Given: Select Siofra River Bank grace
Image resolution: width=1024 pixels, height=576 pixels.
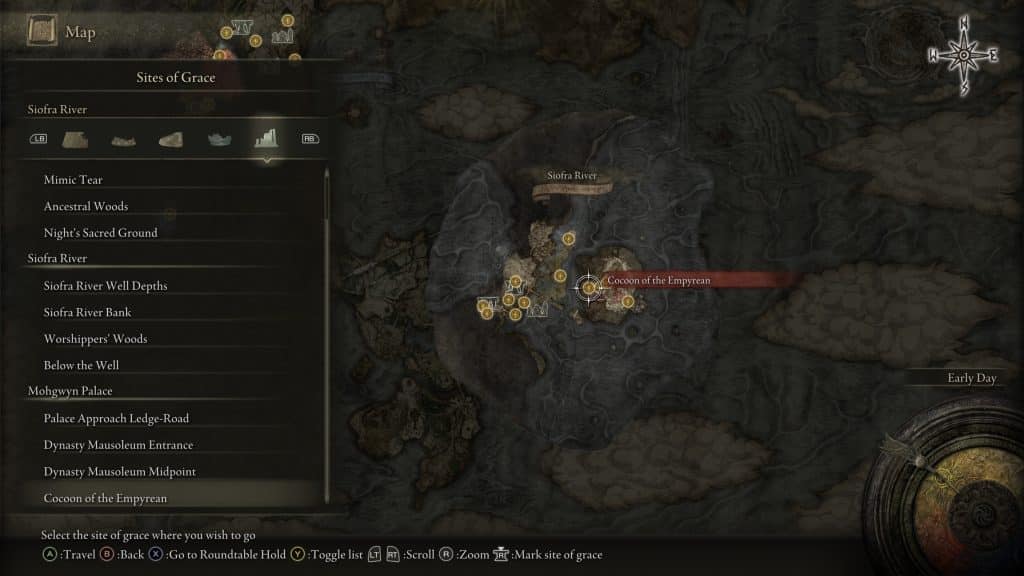Looking at the screenshot, I should [x=88, y=312].
